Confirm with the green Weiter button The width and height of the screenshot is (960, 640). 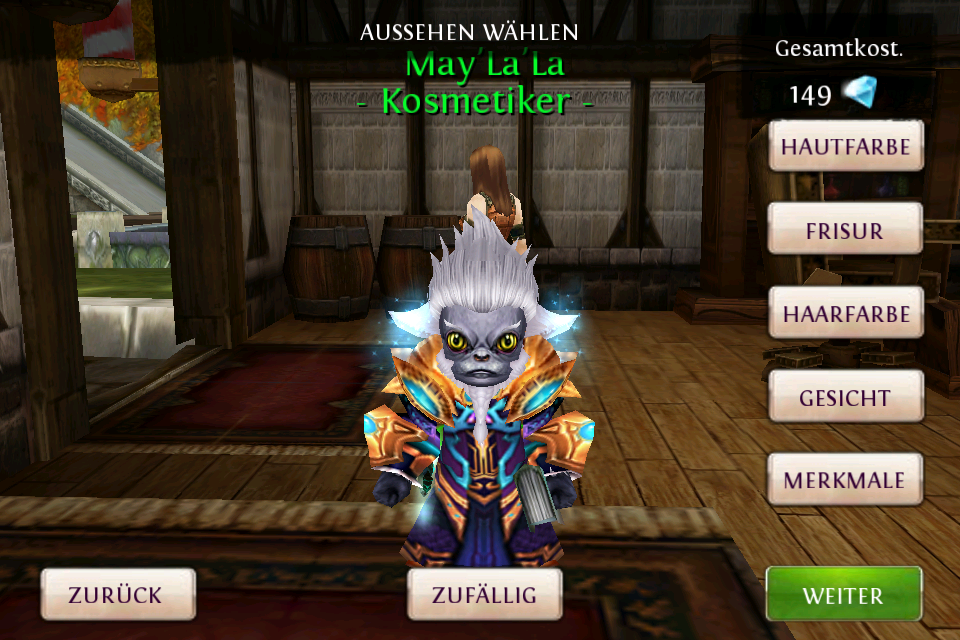pyautogui.click(x=843, y=595)
